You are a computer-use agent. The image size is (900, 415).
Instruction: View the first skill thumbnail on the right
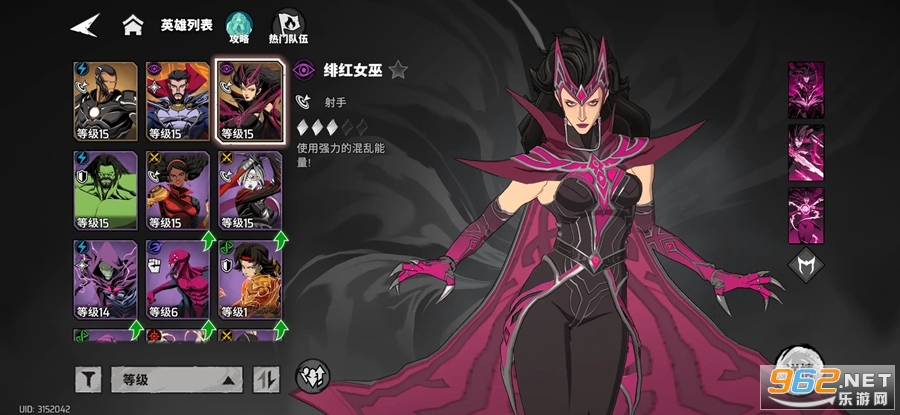(805, 88)
